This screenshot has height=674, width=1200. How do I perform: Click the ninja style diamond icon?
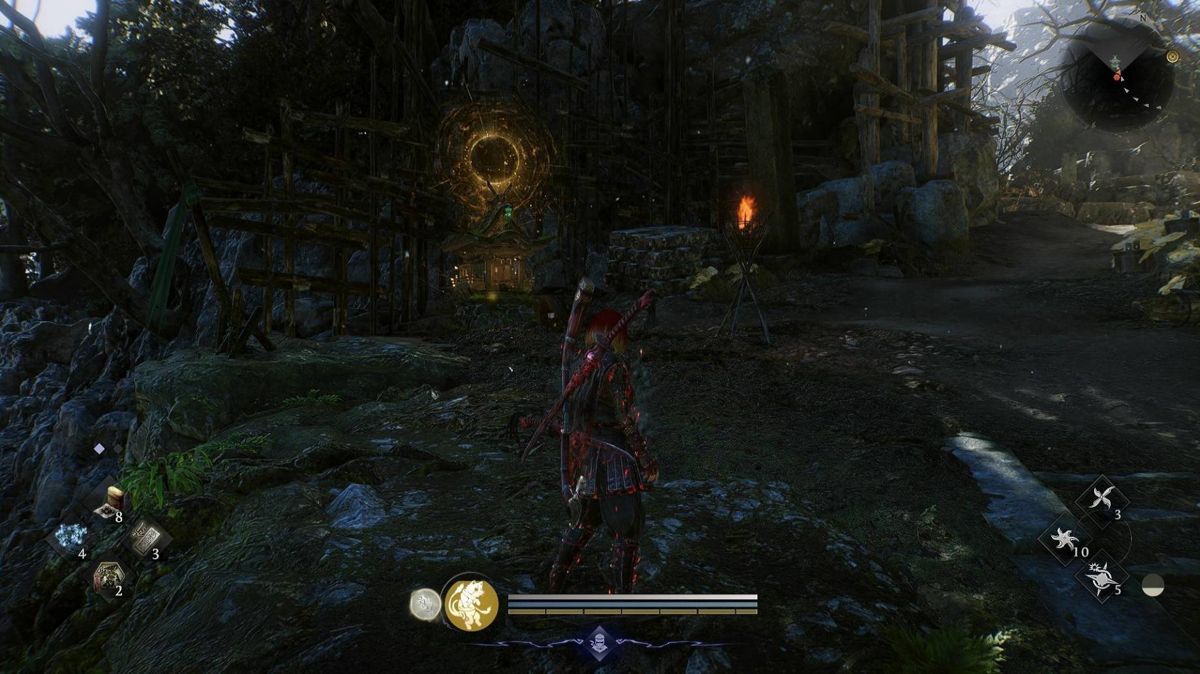point(598,643)
